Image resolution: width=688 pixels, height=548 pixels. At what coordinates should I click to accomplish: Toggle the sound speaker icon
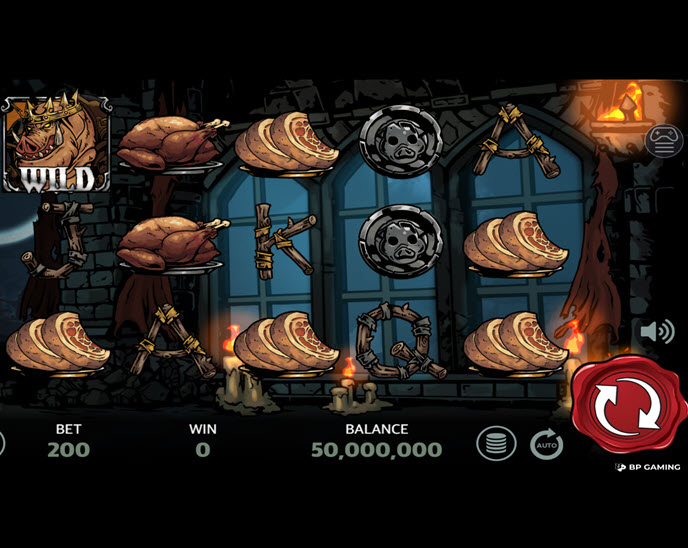click(x=657, y=331)
